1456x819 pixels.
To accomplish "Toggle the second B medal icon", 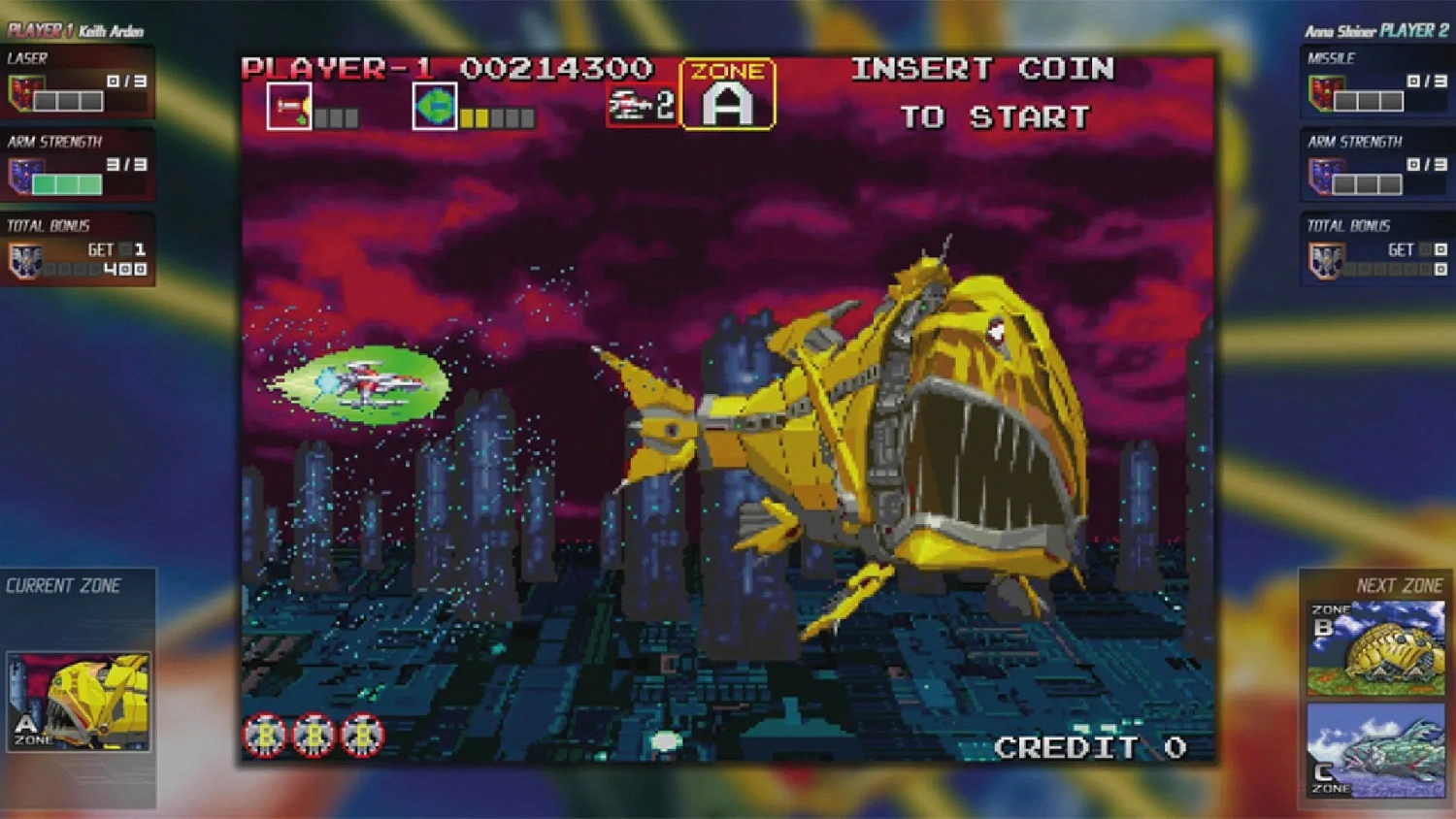I will tap(314, 736).
